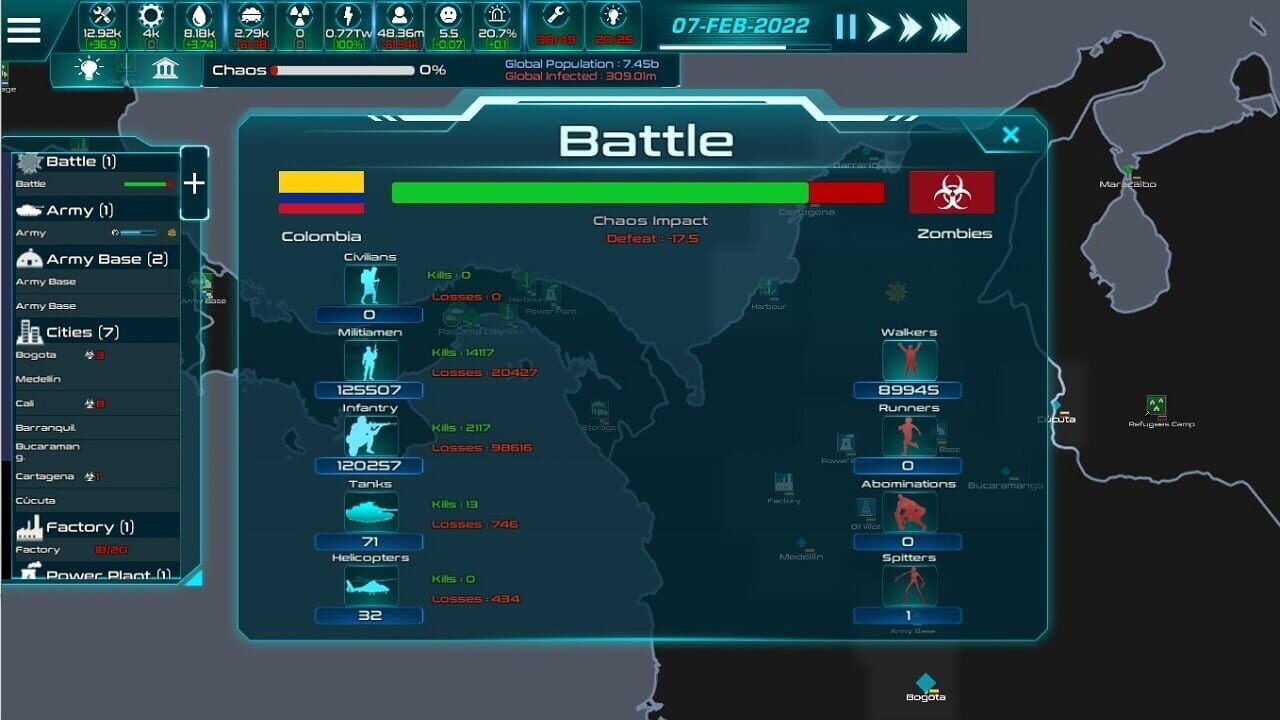Click the plus button beside the sidebar
Viewport: 1280px width, 720px height.
pyautogui.click(x=194, y=183)
